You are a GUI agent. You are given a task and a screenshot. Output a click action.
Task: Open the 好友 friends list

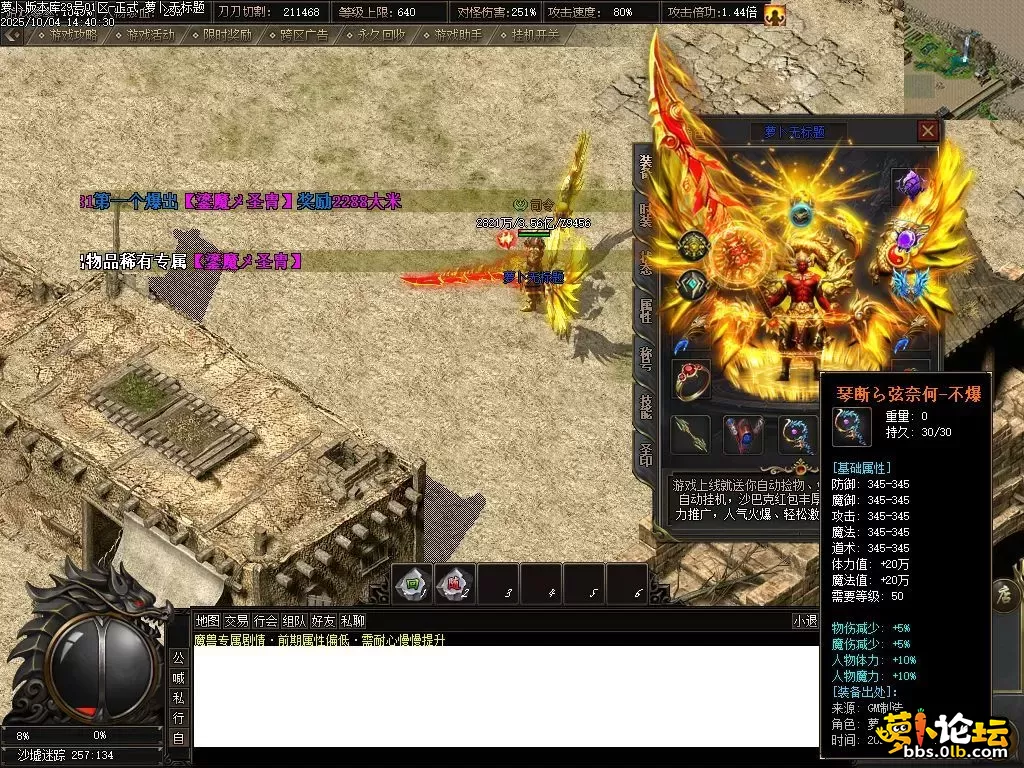(324, 621)
